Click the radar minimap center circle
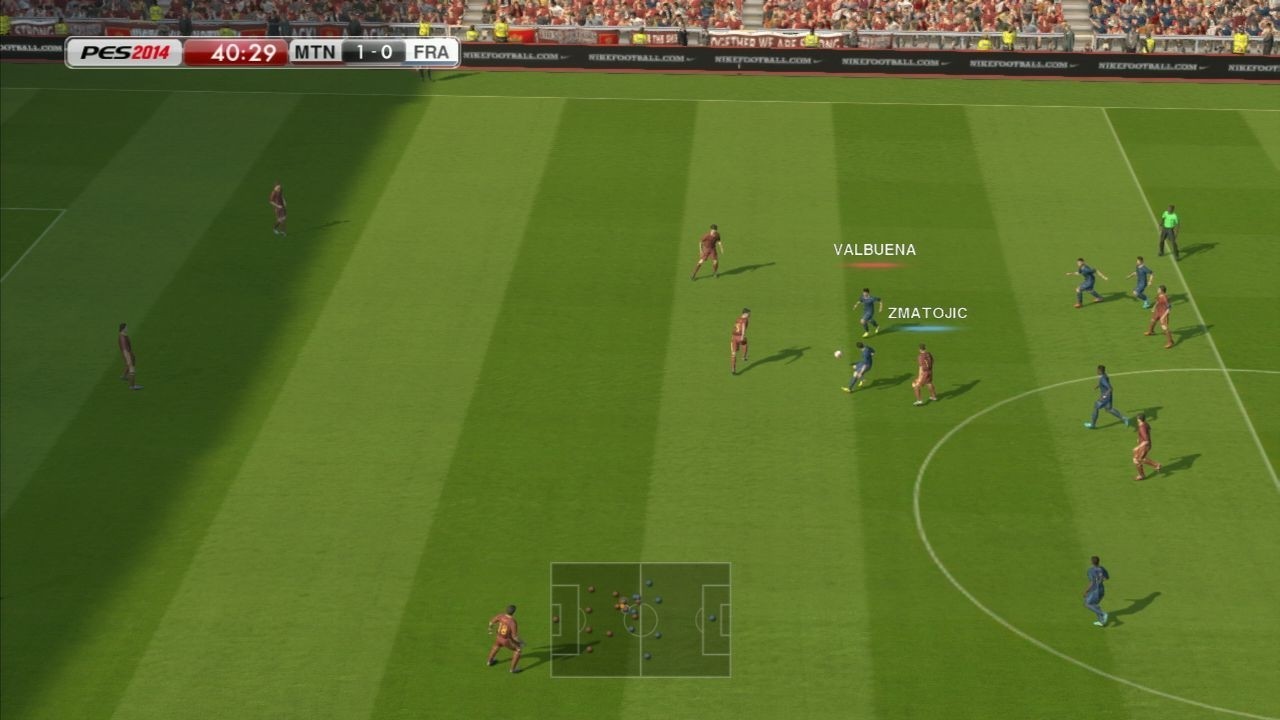1280x720 pixels. coord(640,622)
